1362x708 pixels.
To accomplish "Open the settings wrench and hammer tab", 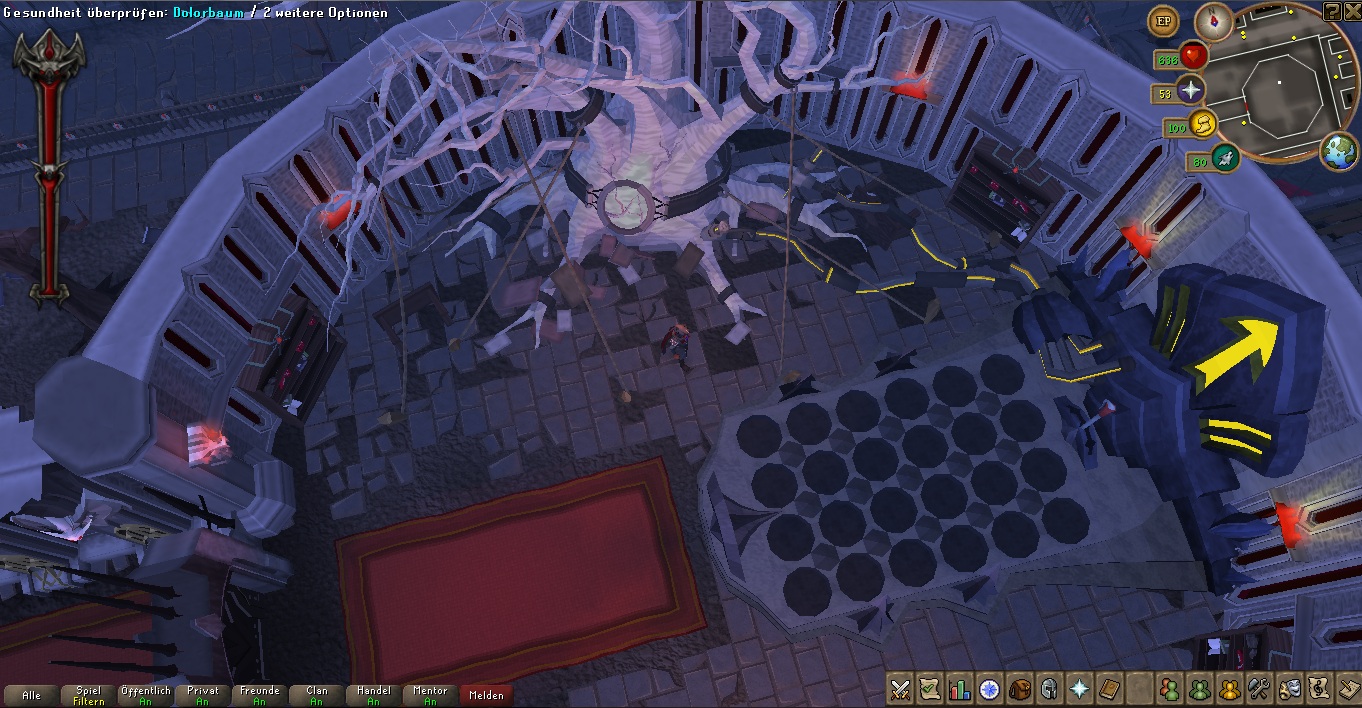I will tap(1259, 689).
